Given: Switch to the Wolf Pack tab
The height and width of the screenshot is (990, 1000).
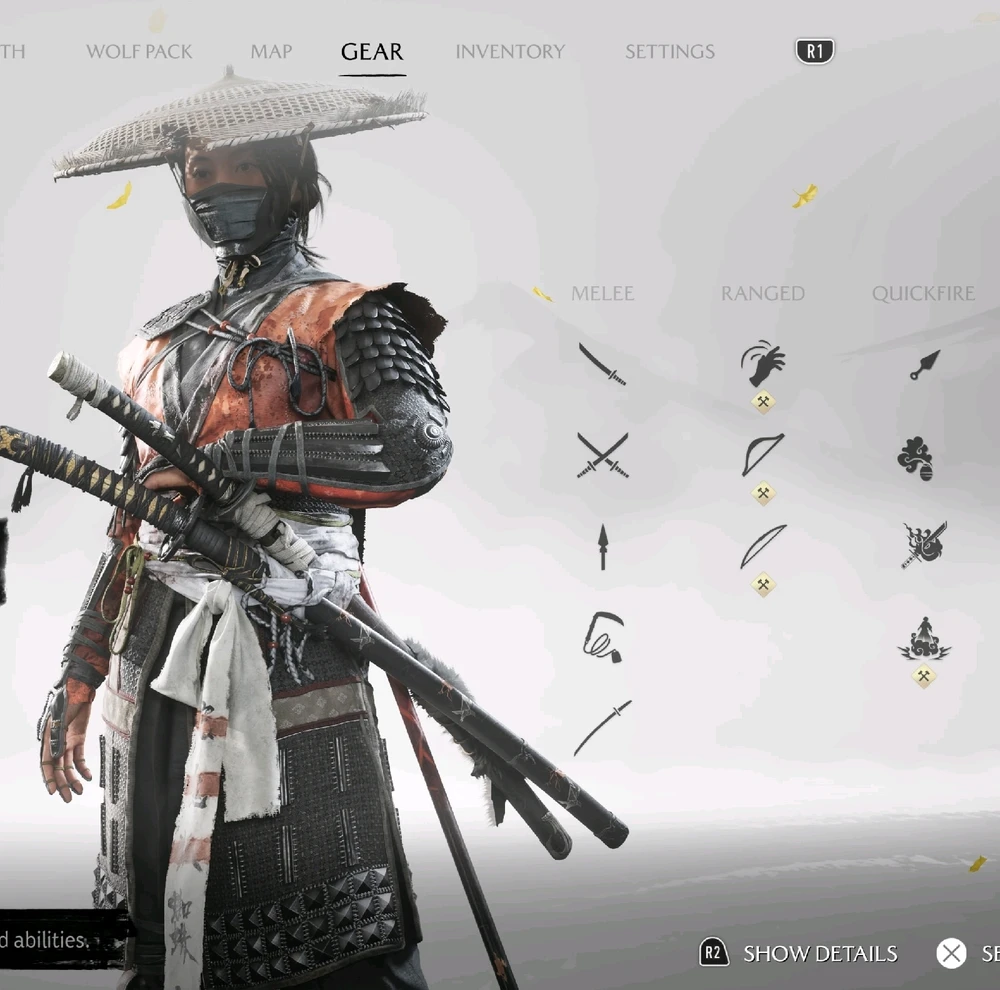Looking at the screenshot, I should coord(139,52).
